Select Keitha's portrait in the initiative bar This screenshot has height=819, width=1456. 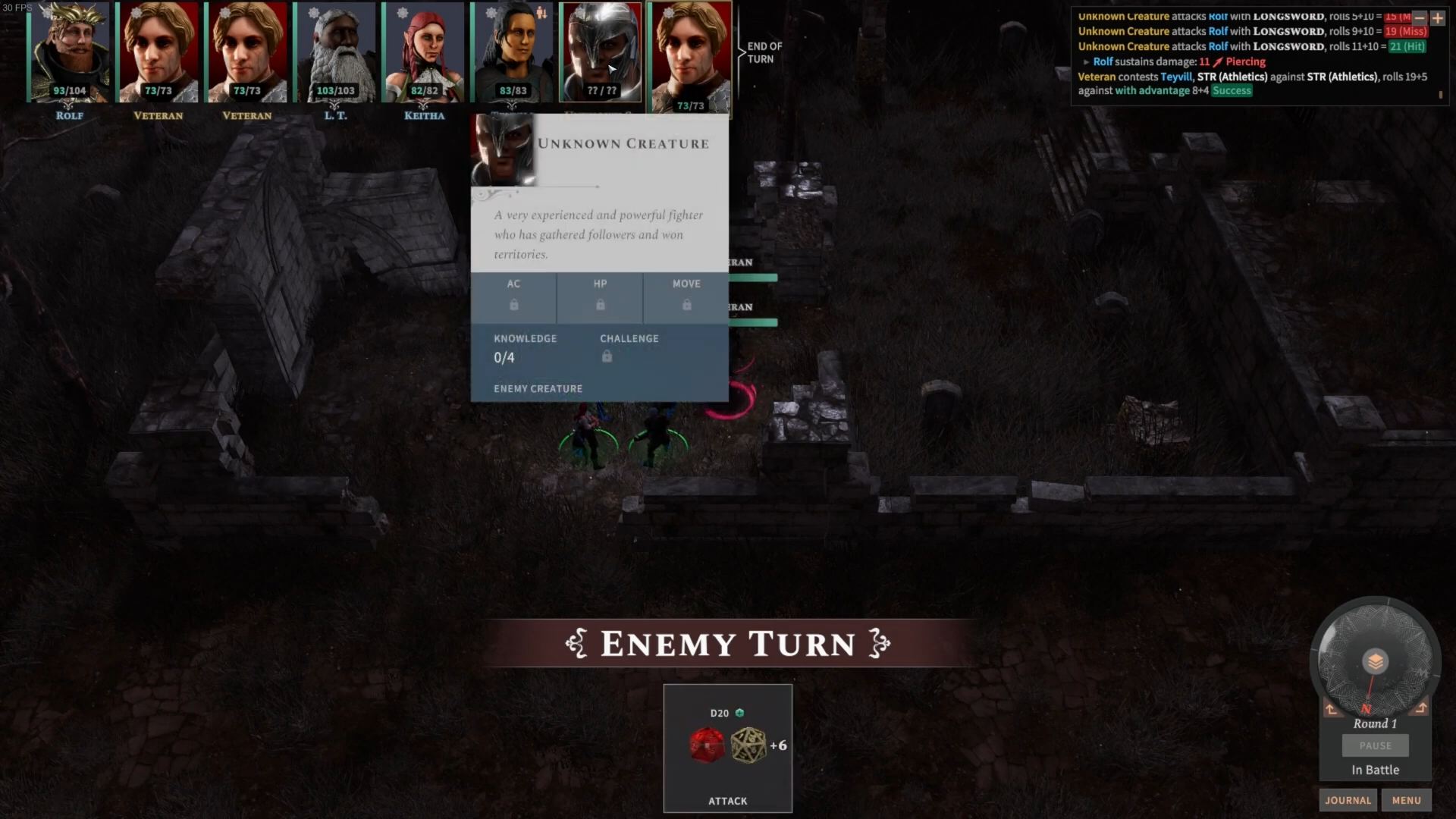424,52
